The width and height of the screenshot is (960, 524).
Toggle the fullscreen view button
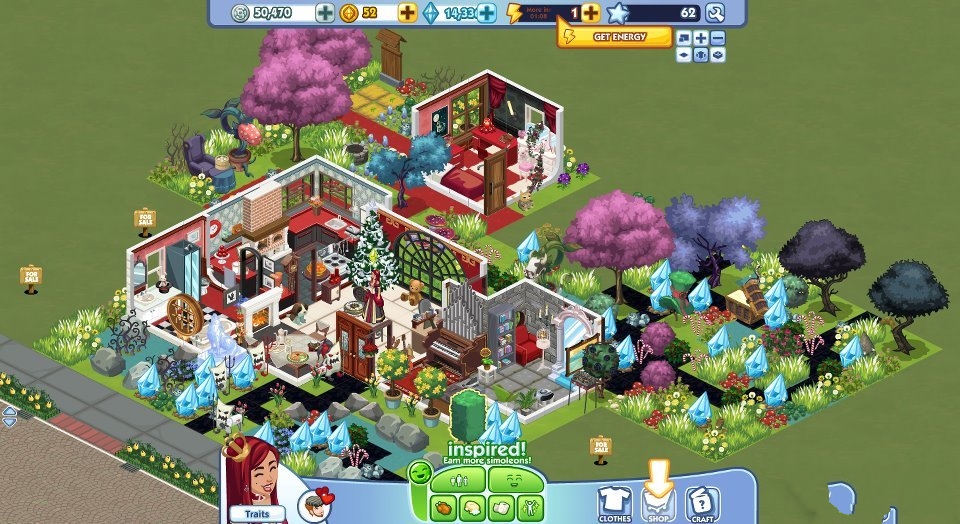coord(684,39)
